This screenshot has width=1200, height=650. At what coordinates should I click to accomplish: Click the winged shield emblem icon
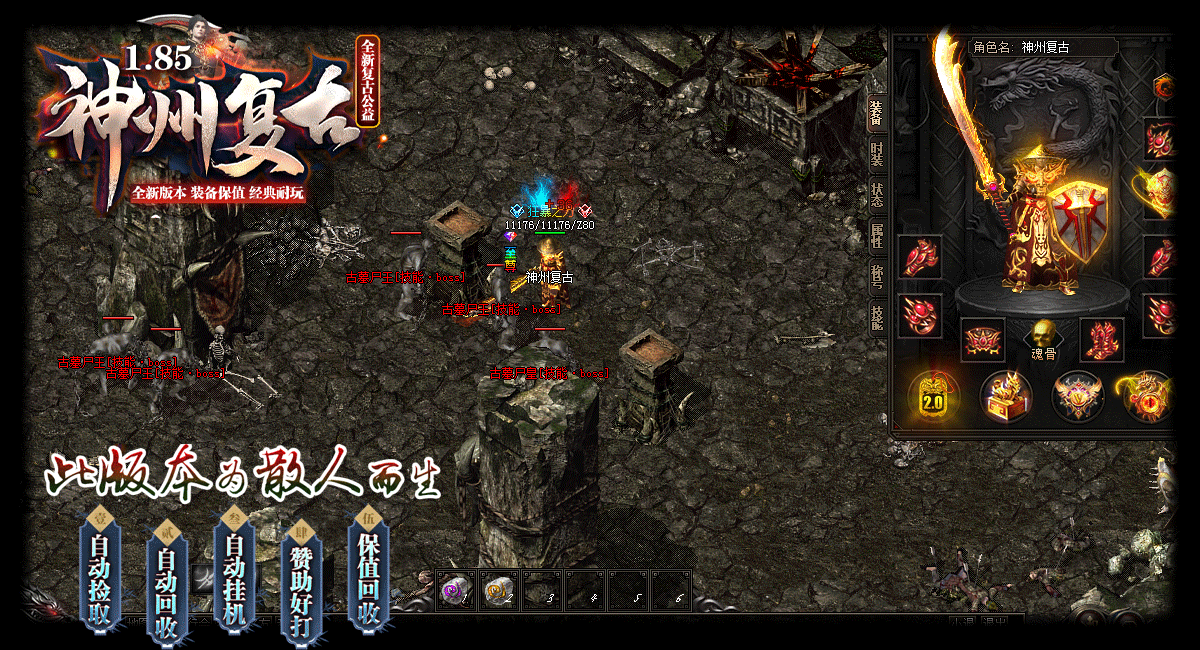point(1078,396)
